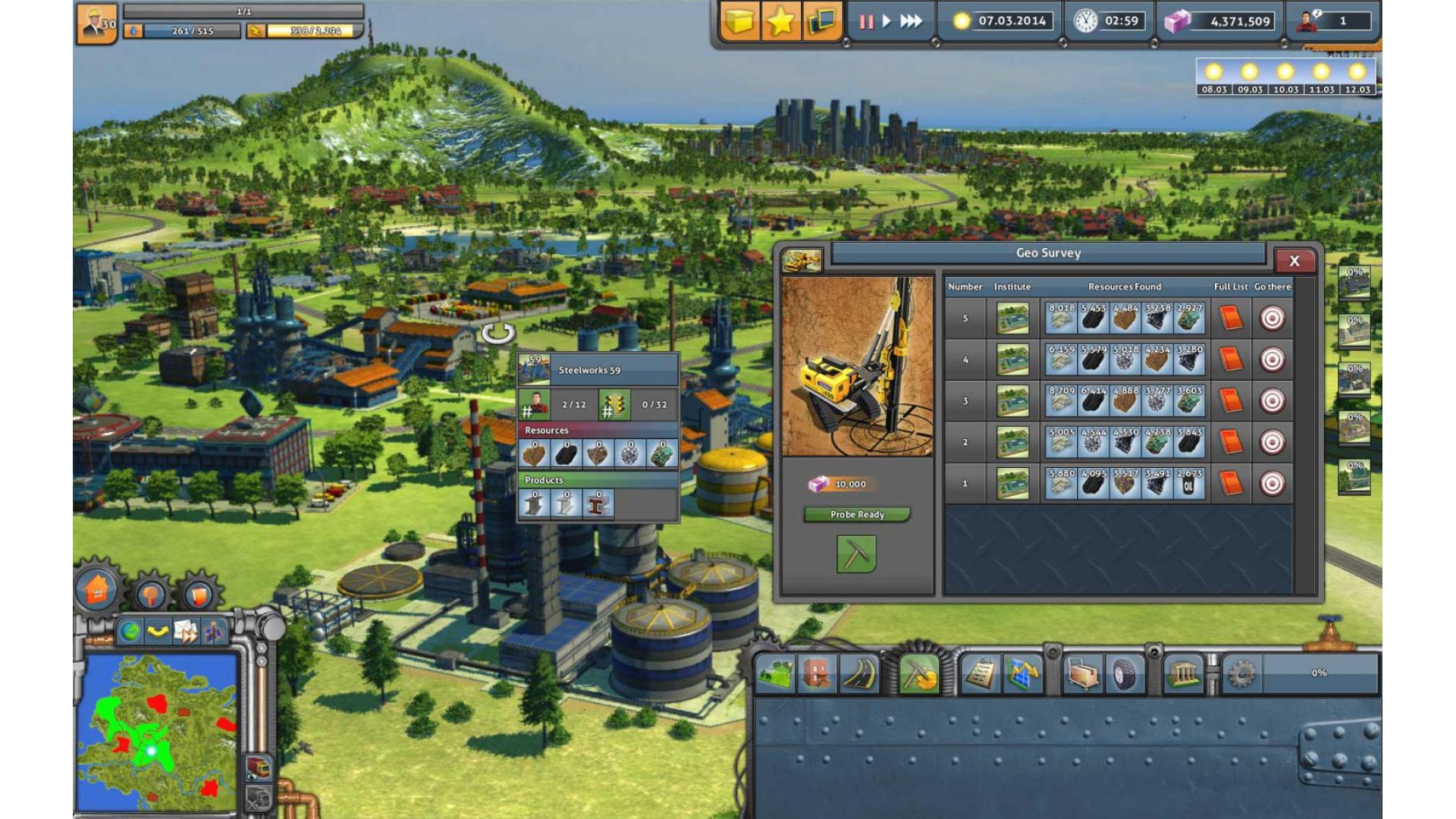Open the gear settings button
The image size is (1456, 819).
[x=1241, y=673]
